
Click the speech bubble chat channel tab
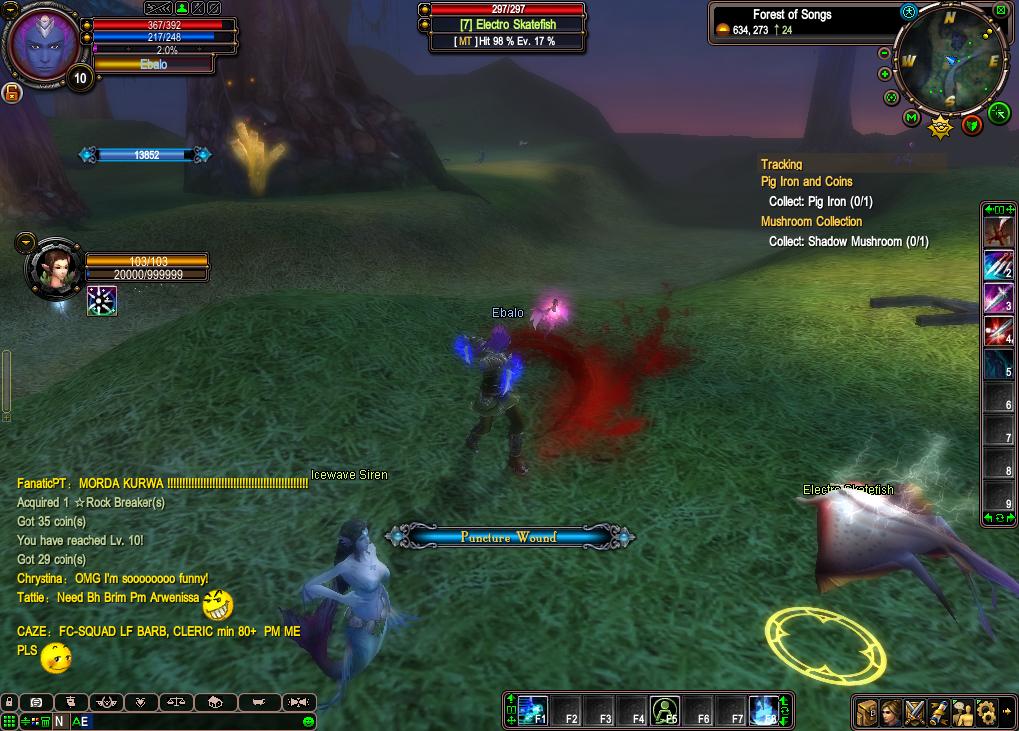36,702
